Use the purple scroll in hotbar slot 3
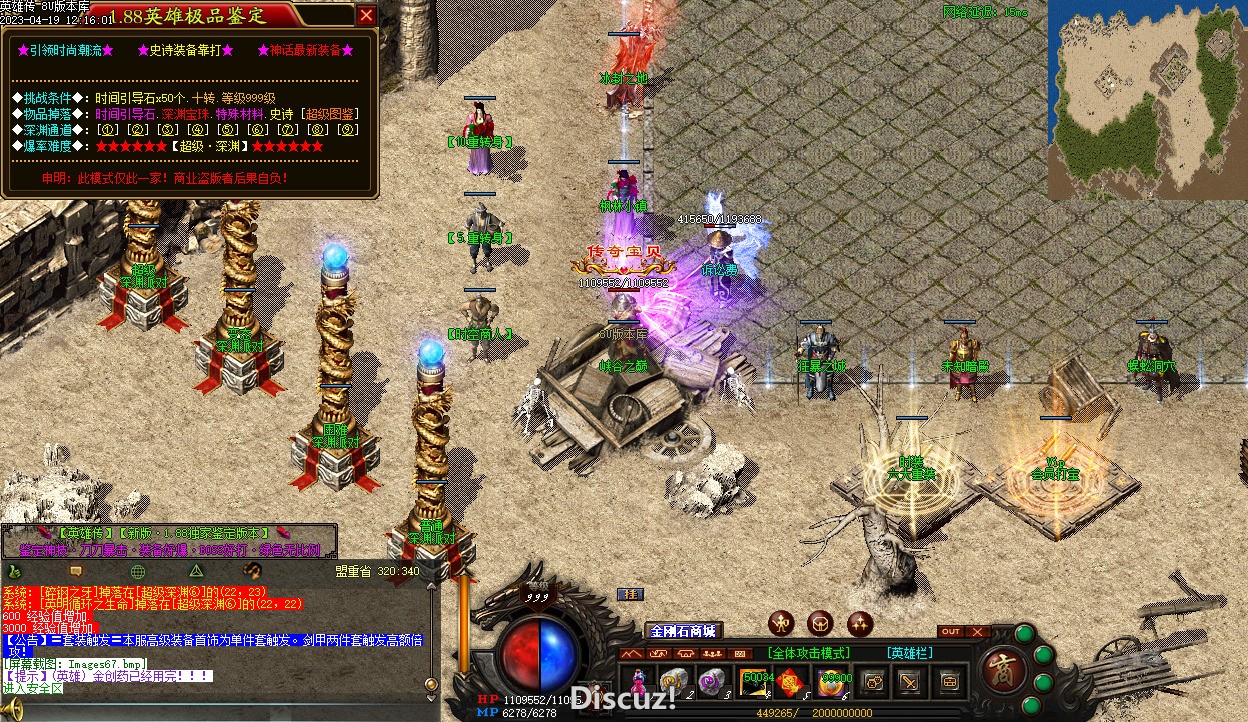This screenshot has width=1248, height=722. coord(712,681)
